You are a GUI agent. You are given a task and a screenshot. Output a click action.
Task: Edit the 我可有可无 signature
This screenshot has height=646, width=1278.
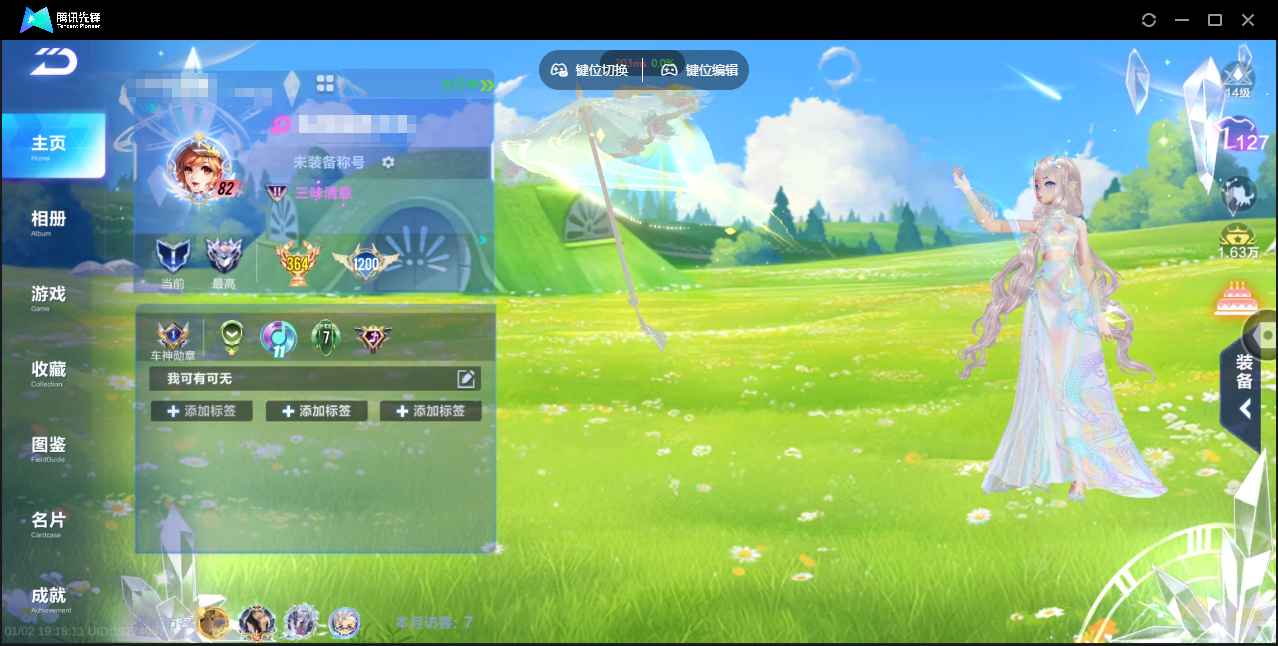coord(465,378)
